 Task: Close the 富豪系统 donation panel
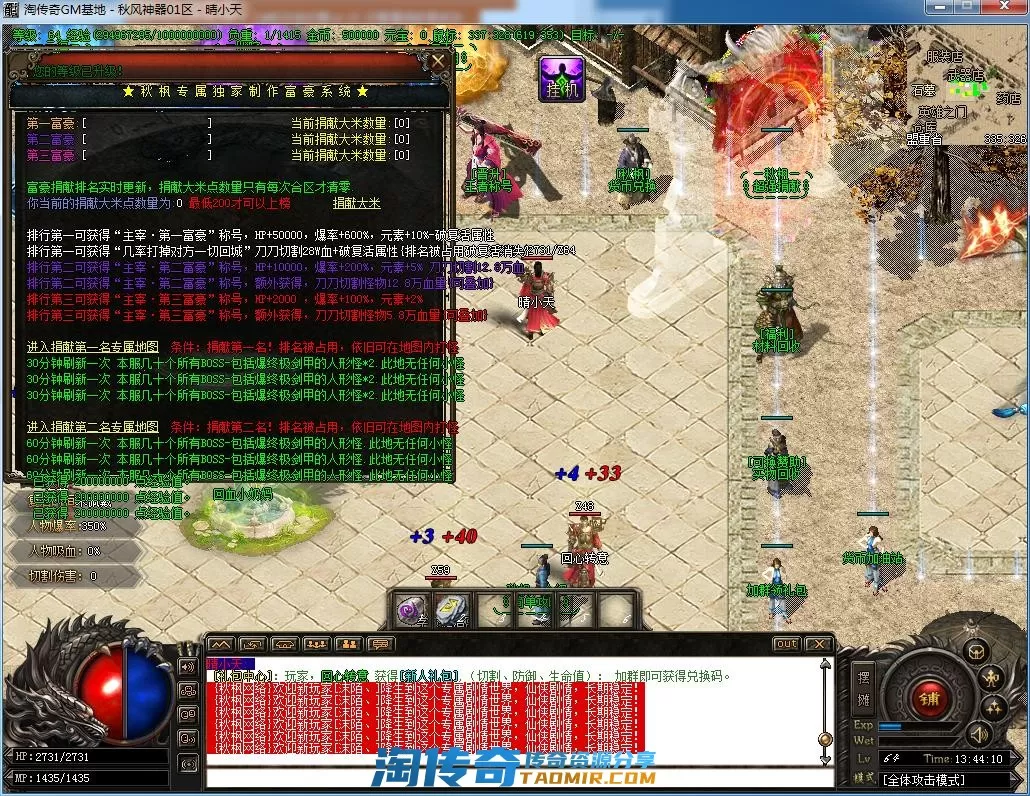click(438, 62)
